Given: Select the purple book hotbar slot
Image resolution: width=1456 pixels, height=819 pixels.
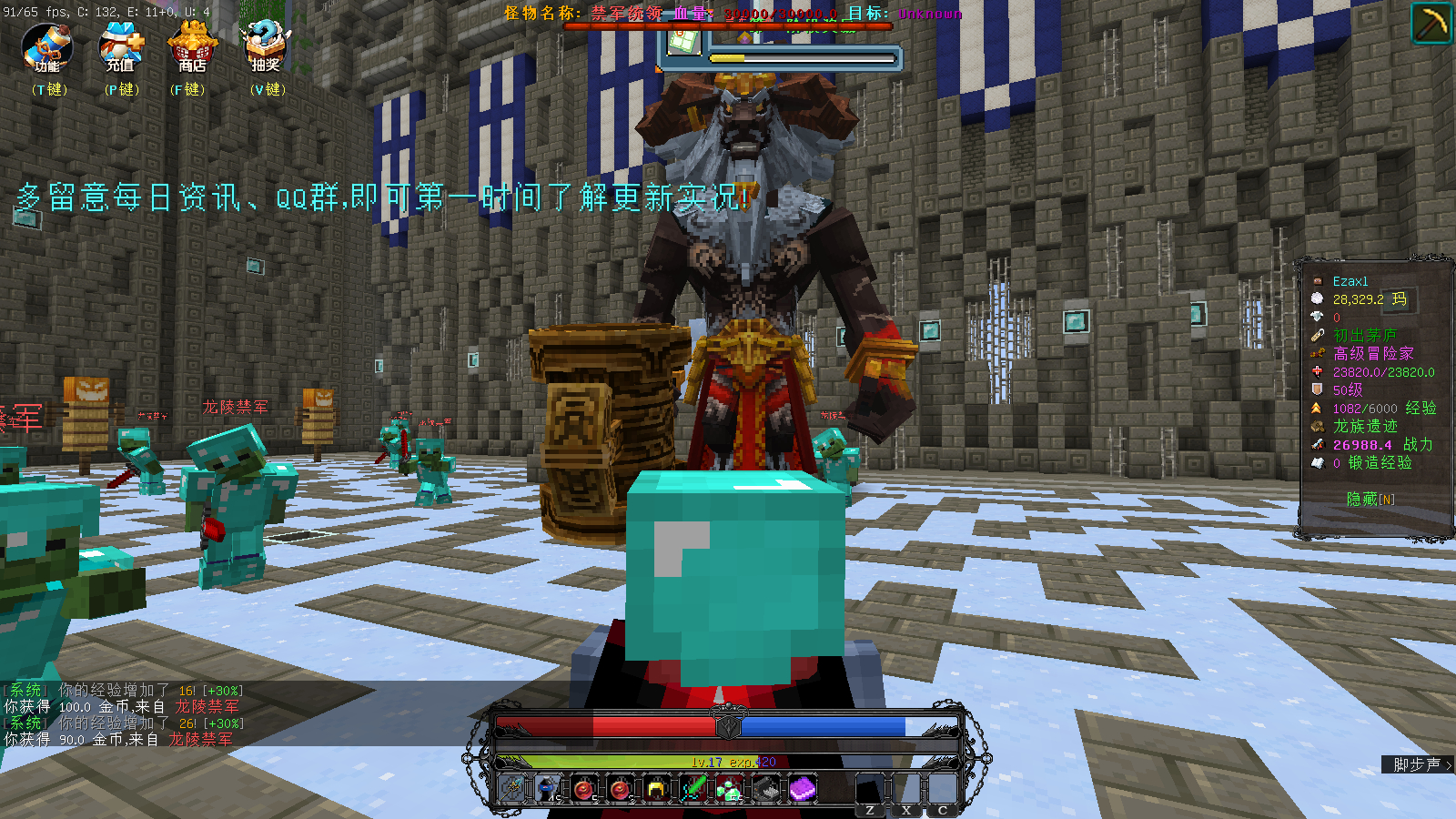Looking at the screenshot, I should click(x=802, y=788).
